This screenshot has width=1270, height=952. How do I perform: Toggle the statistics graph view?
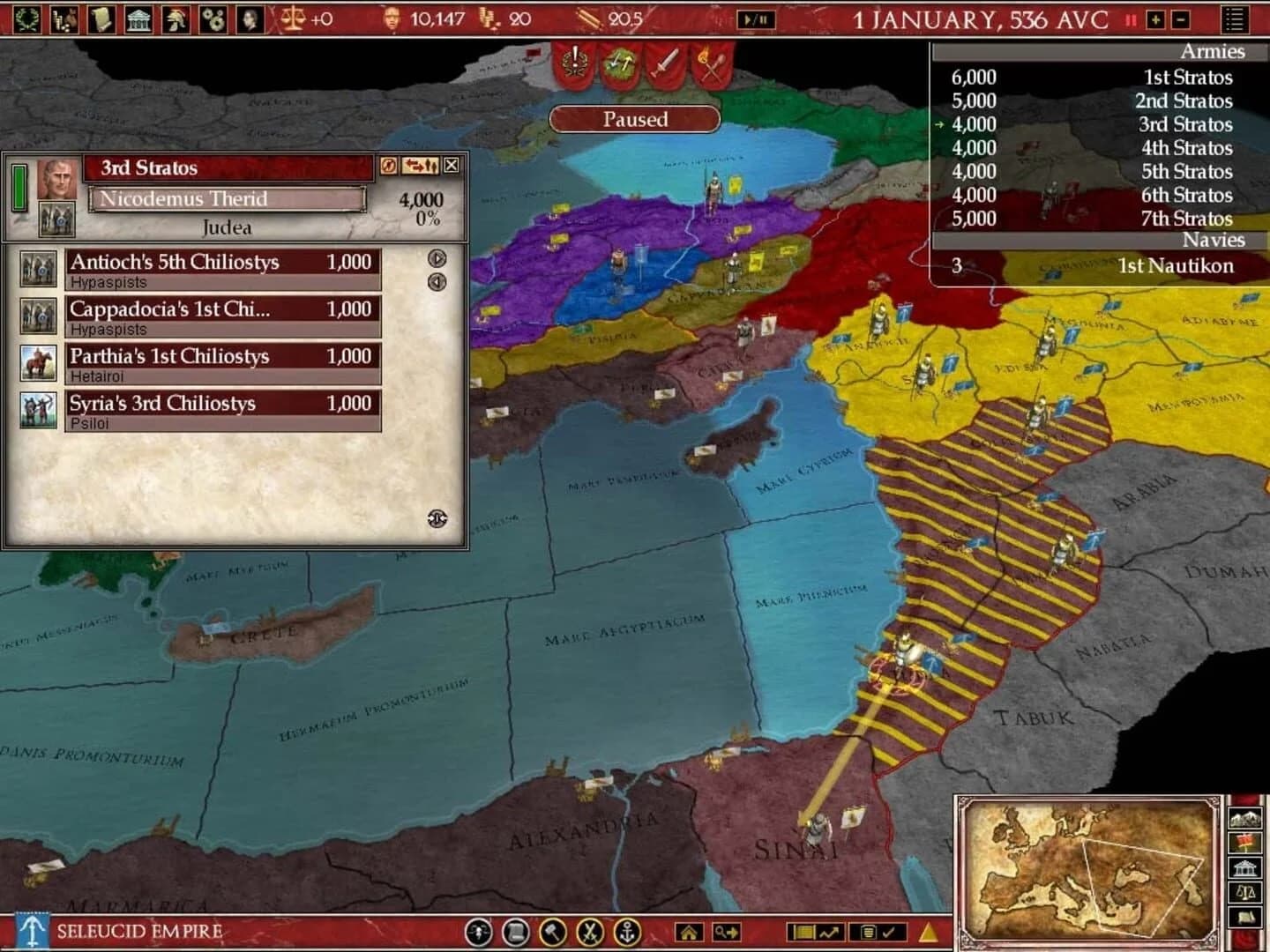coord(831,931)
